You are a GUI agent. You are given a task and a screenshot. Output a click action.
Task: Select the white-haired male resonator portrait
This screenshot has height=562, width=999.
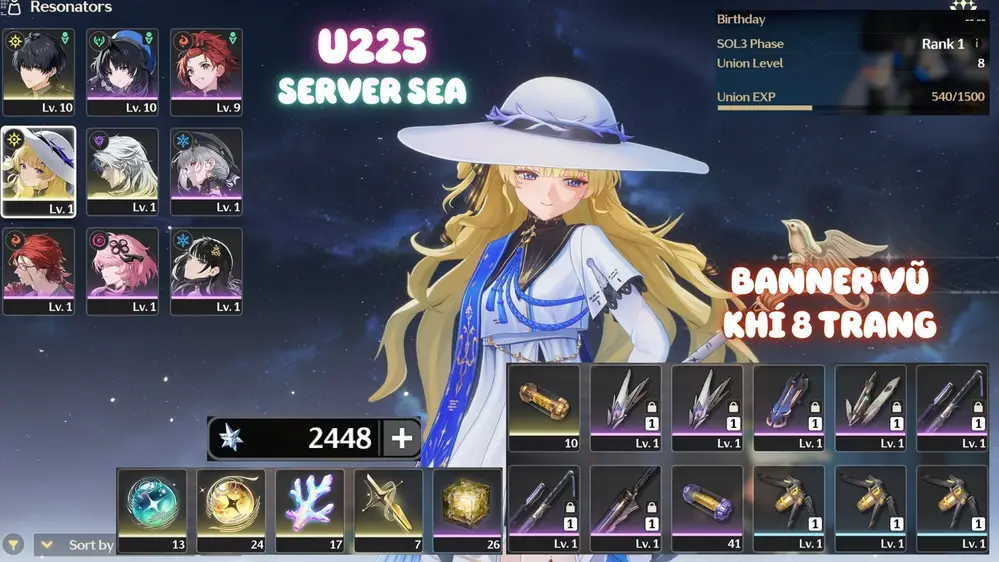[x=122, y=171]
